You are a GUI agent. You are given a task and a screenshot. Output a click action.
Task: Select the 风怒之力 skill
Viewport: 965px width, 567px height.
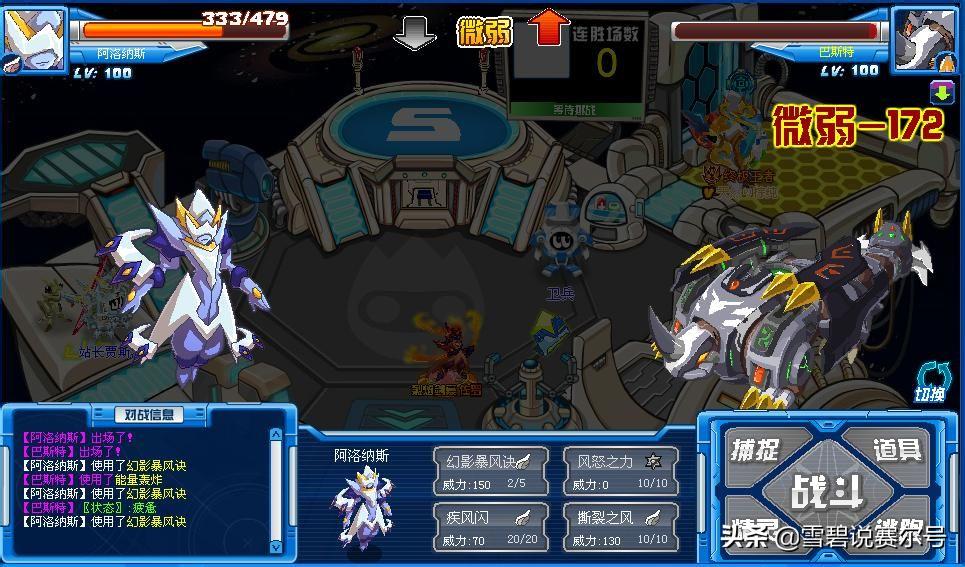[x=620, y=470]
